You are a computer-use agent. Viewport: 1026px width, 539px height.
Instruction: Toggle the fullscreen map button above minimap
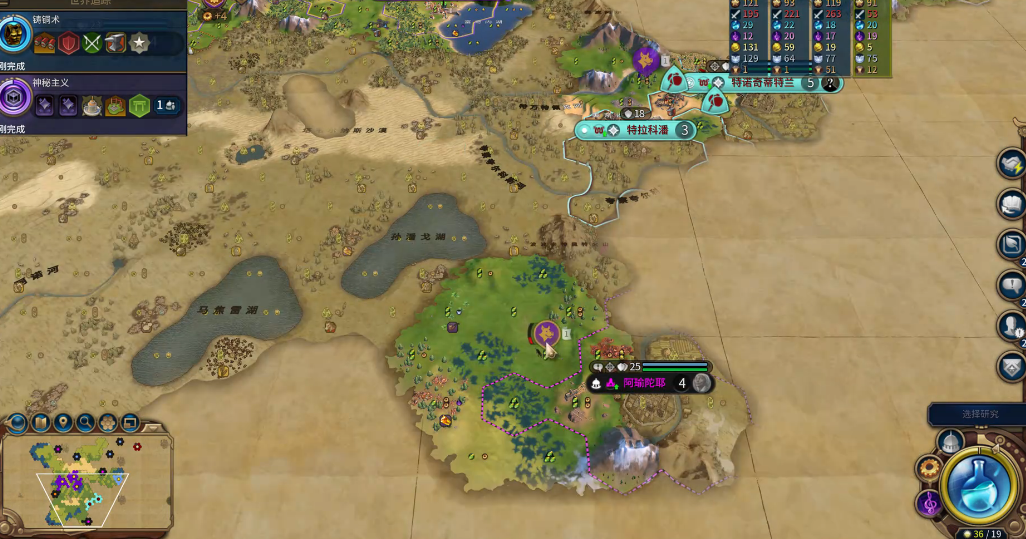pyautogui.click(x=129, y=423)
